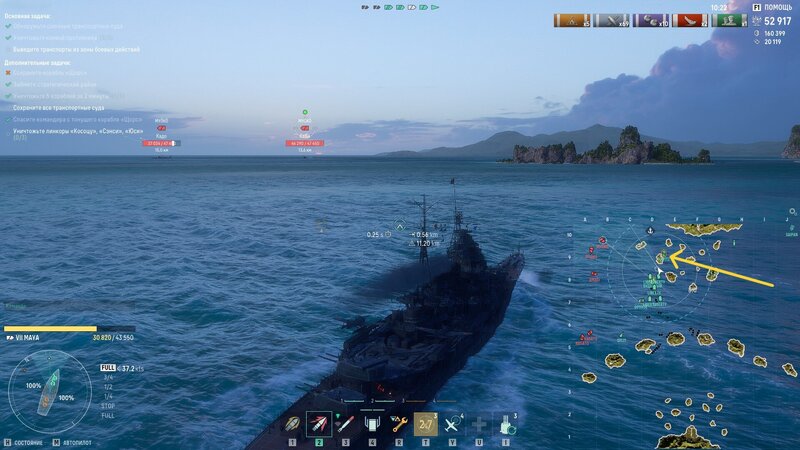800x450 pixels.
Task: Select the hotbar slot with a grey device icon
Action: [372, 423]
